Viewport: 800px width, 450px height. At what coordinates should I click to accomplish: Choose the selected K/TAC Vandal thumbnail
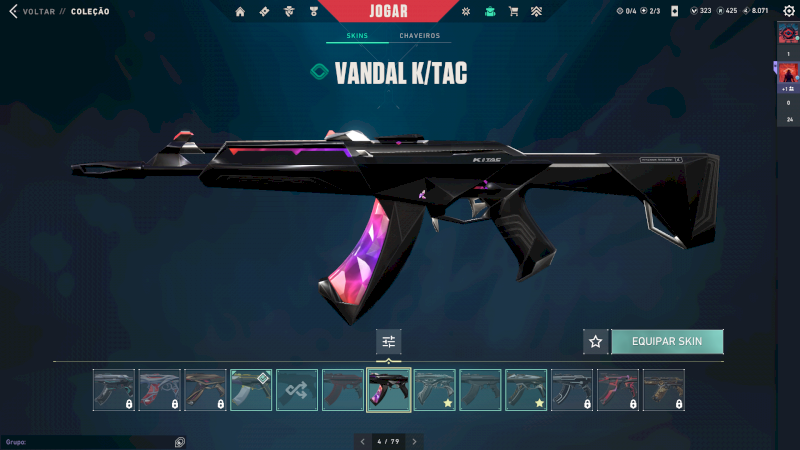[389, 390]
